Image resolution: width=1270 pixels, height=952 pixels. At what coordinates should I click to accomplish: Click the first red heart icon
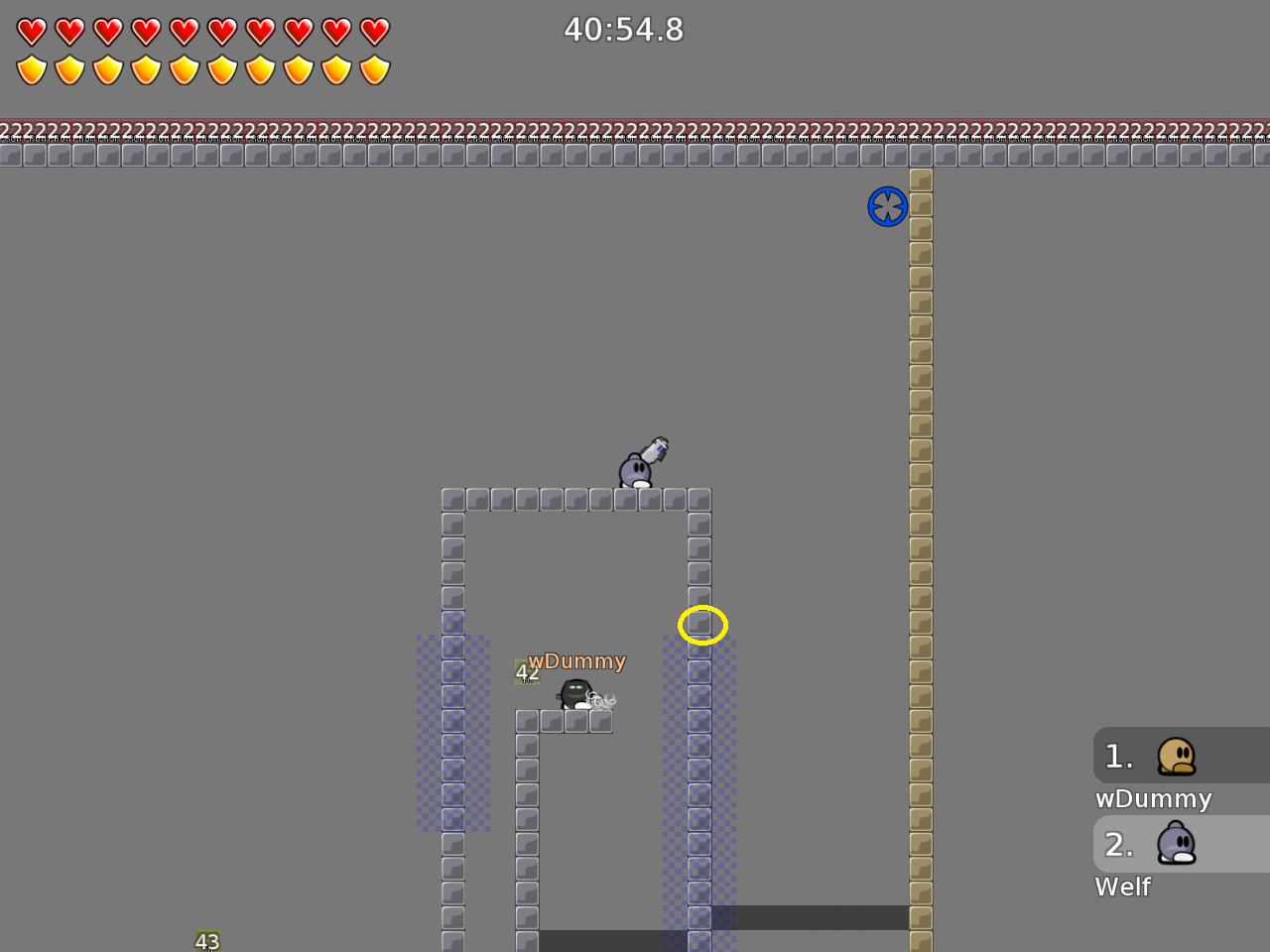(x=33, y=30)
